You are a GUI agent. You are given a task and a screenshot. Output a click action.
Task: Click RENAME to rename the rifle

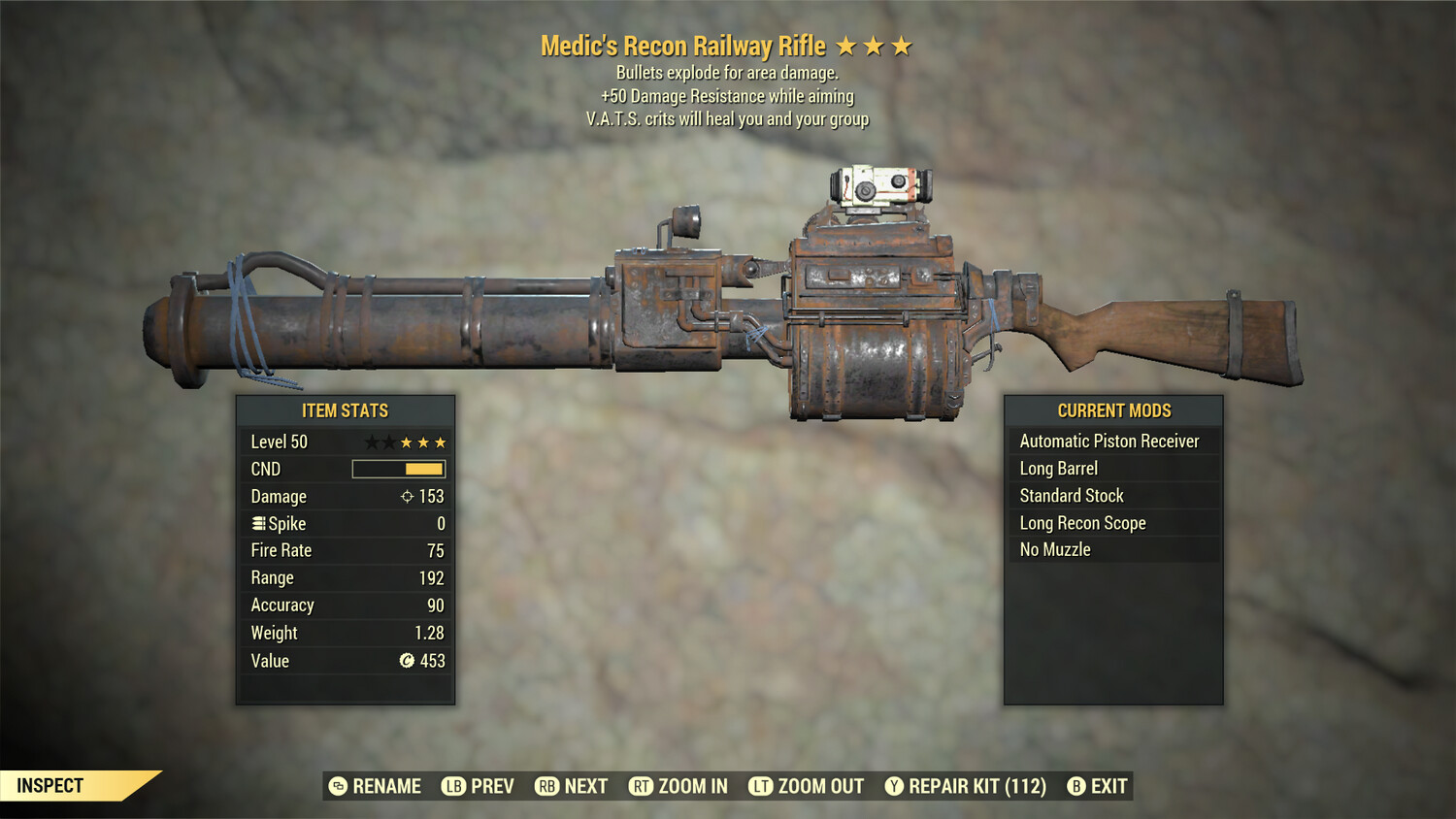click(378, 786)
